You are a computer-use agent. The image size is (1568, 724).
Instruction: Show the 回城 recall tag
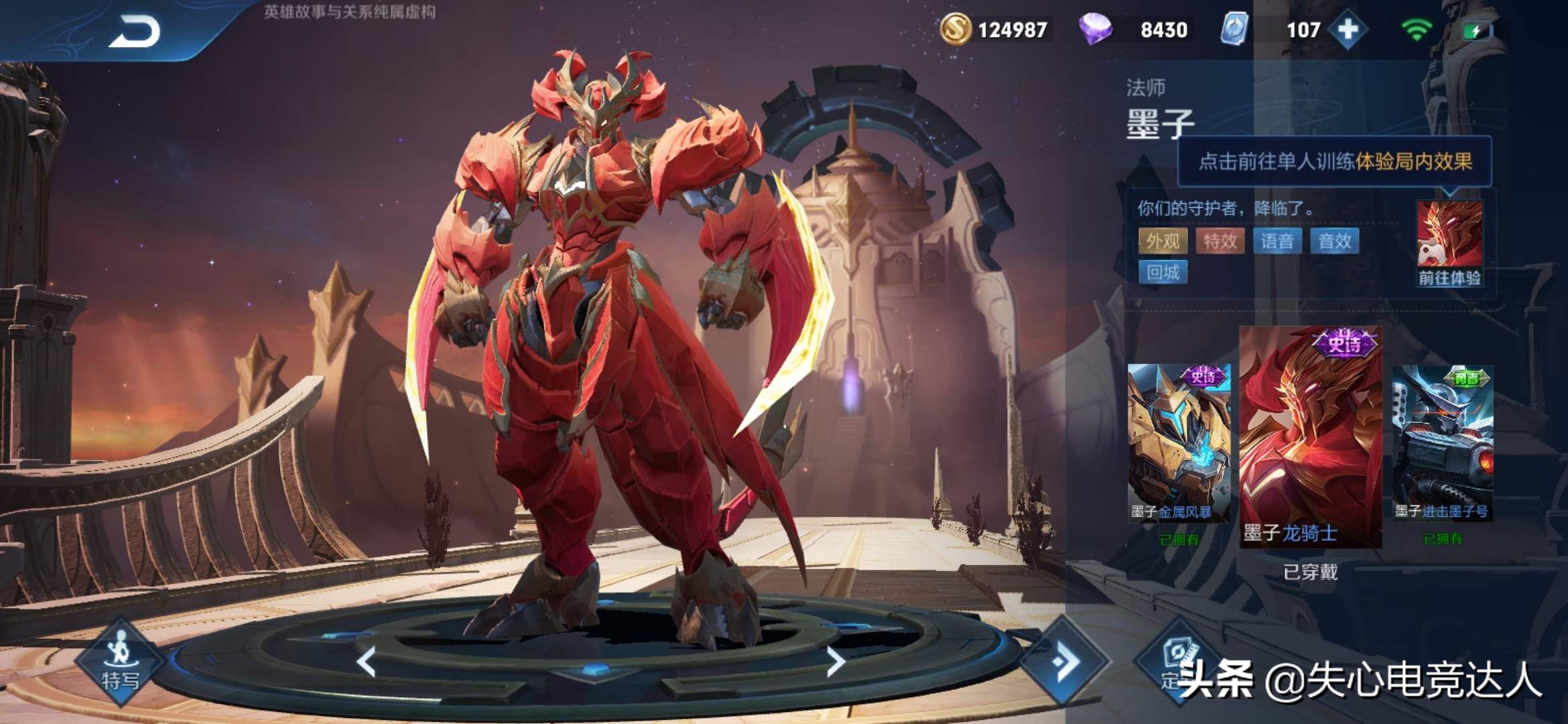1163,272
